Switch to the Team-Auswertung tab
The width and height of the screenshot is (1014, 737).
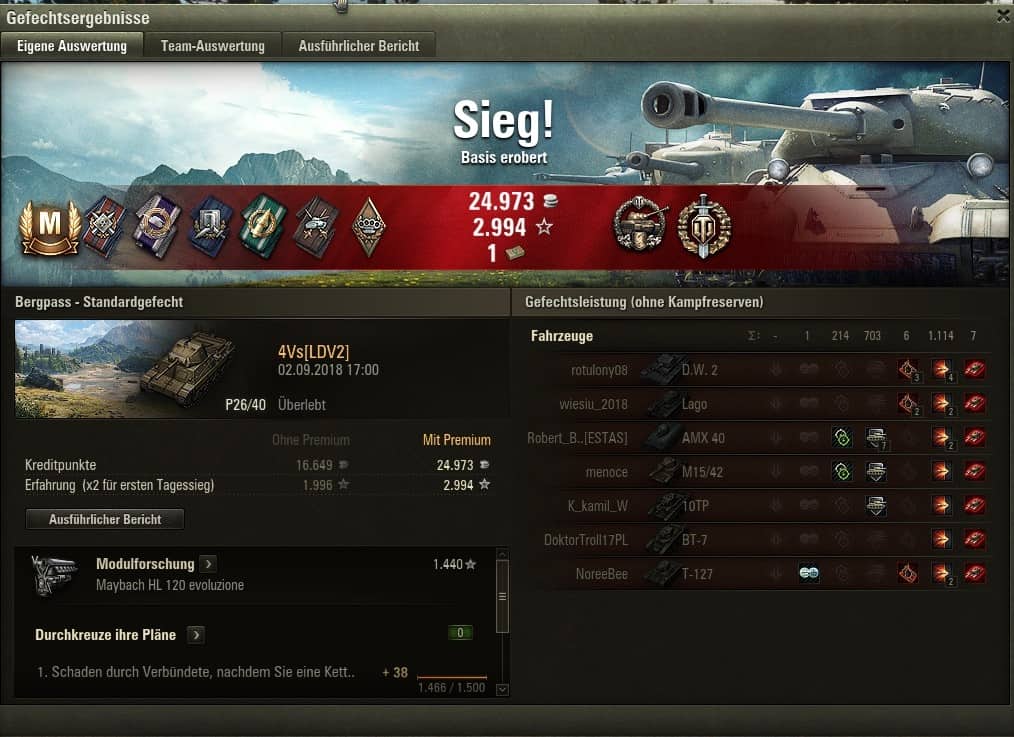pos(212,46)
